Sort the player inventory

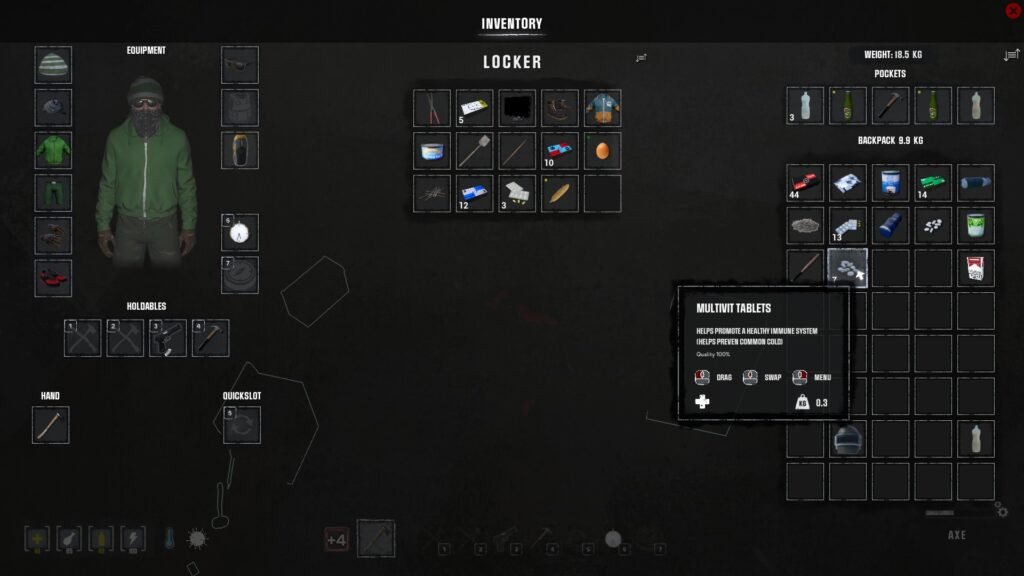click(x=1010, y=54)
